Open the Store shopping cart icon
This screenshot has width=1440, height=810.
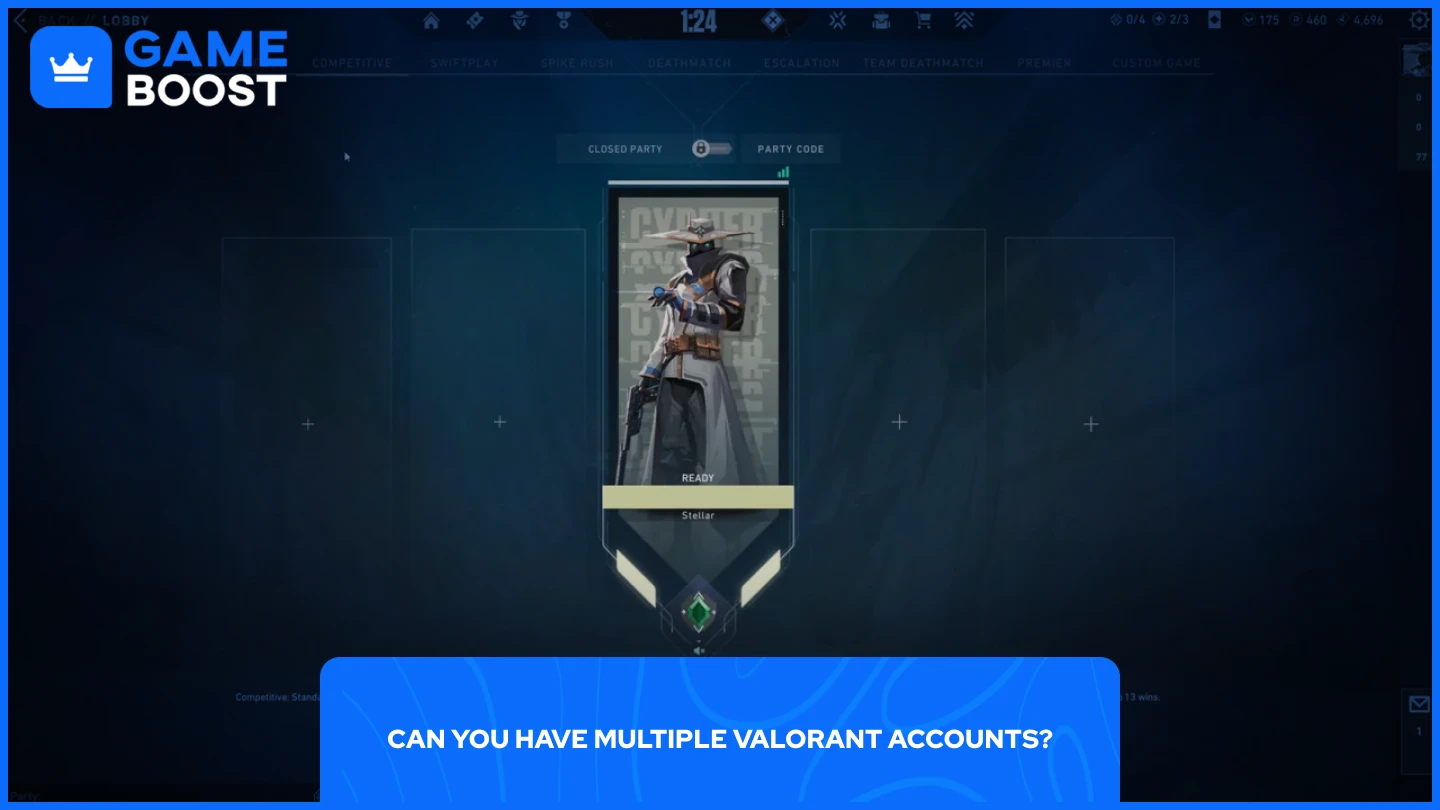922,20
